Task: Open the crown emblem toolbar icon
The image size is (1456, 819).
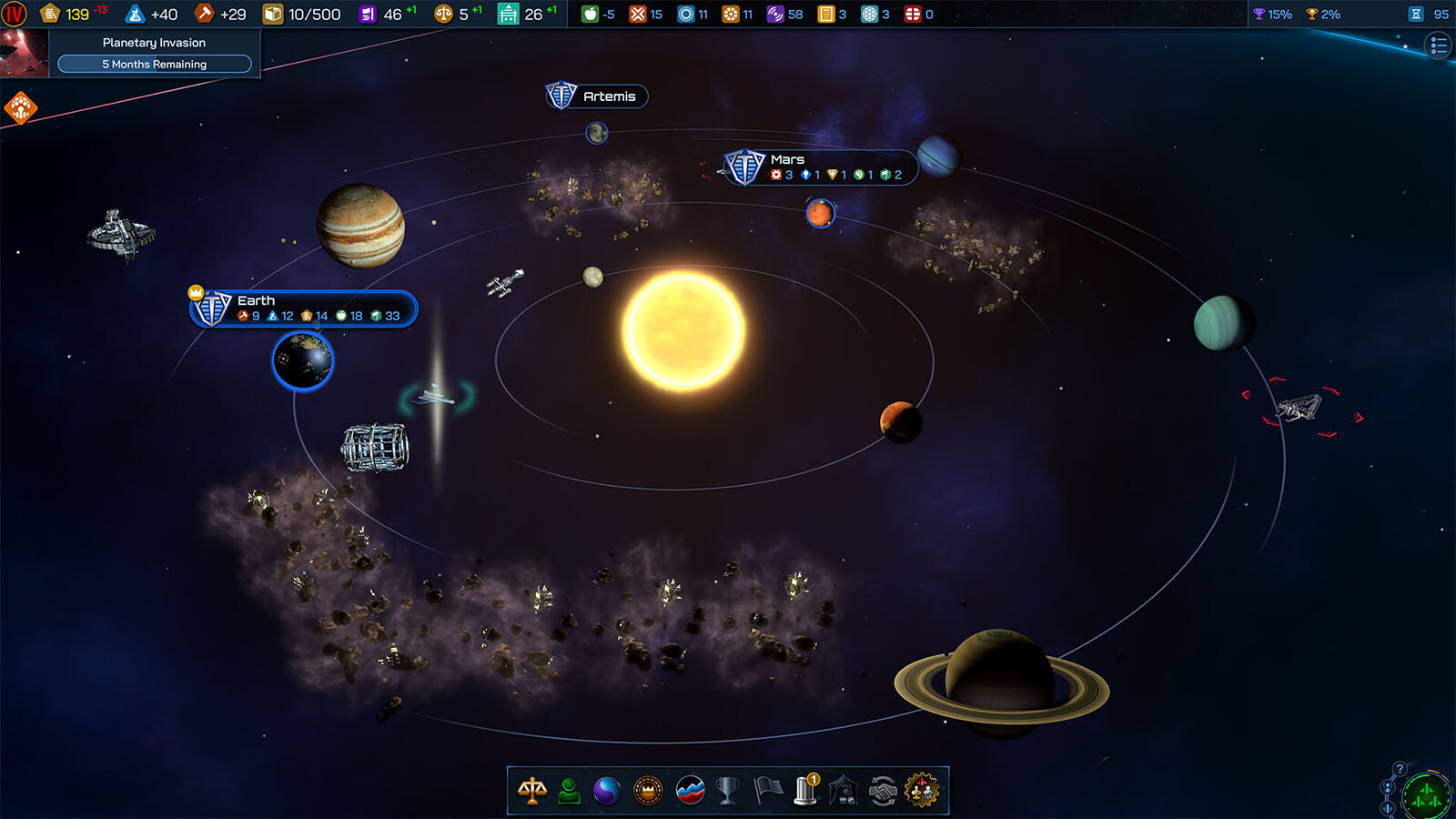Action: (648, 791)
